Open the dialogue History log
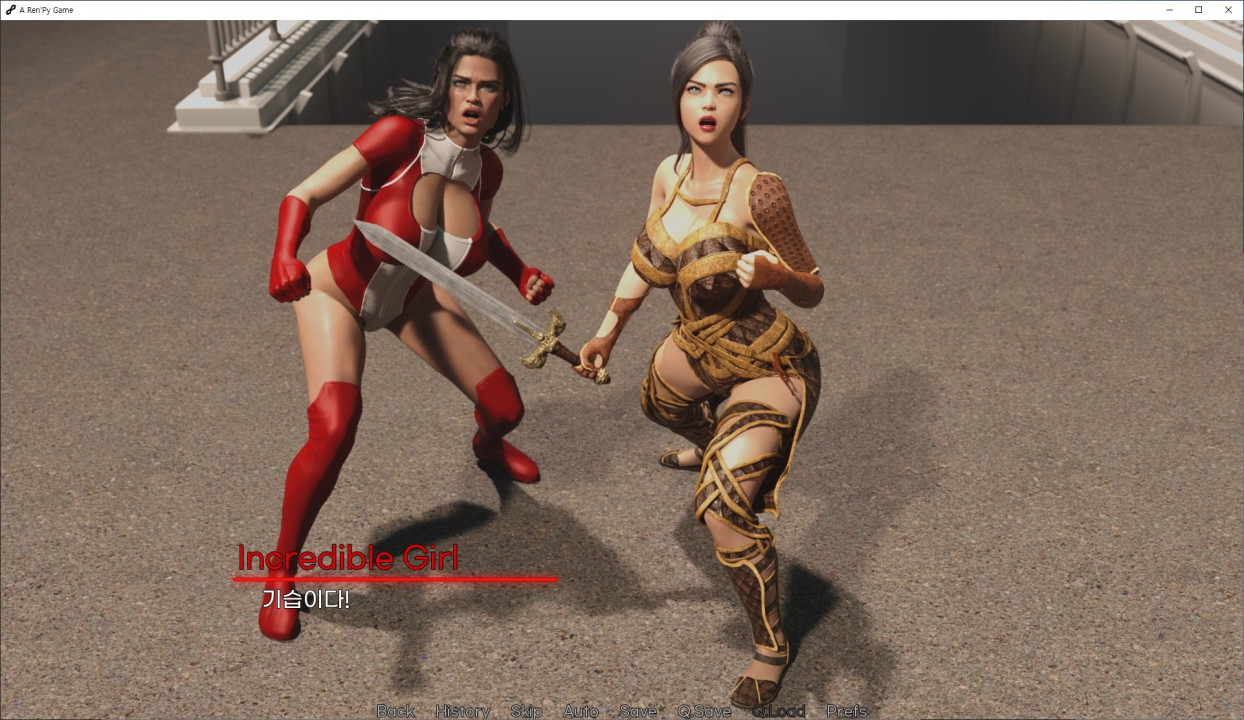This screenshot has width=1244, height=720. 462,711
